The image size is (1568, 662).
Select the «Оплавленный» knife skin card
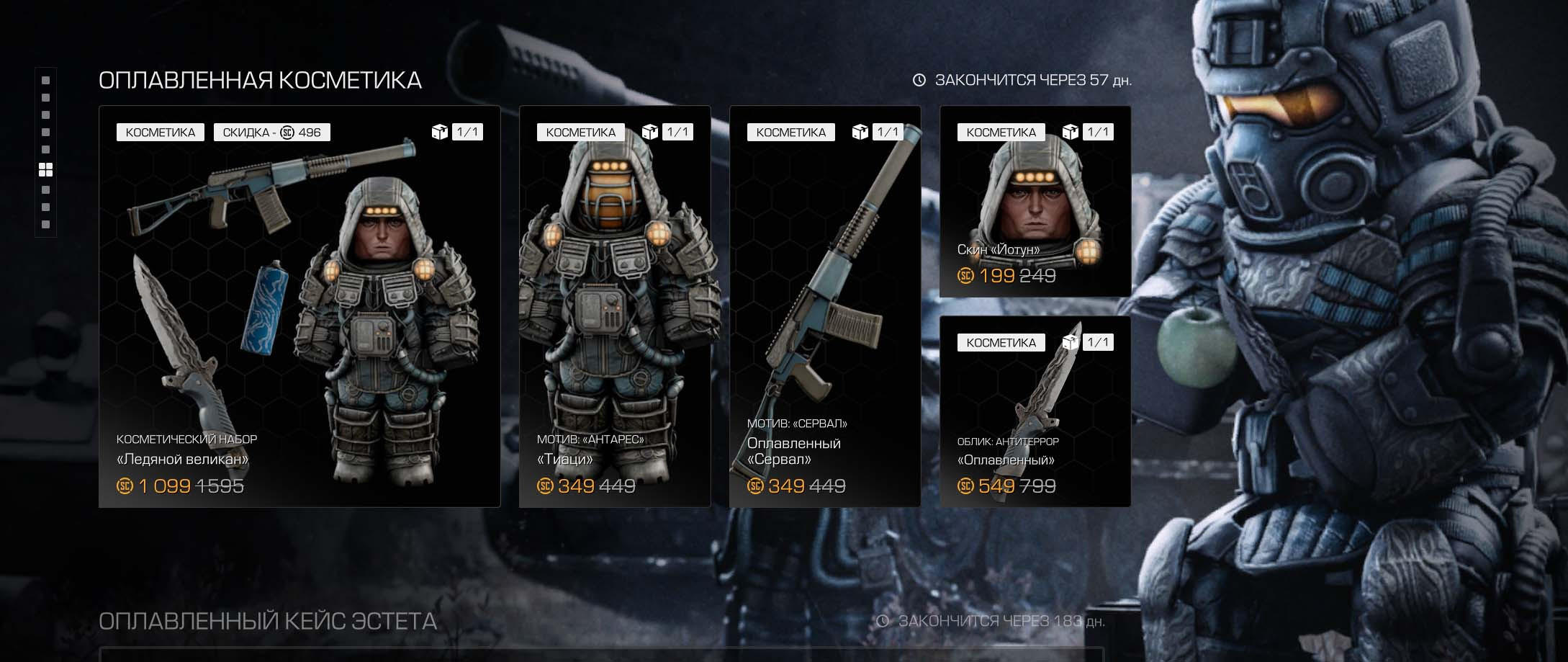(1035, 411)
